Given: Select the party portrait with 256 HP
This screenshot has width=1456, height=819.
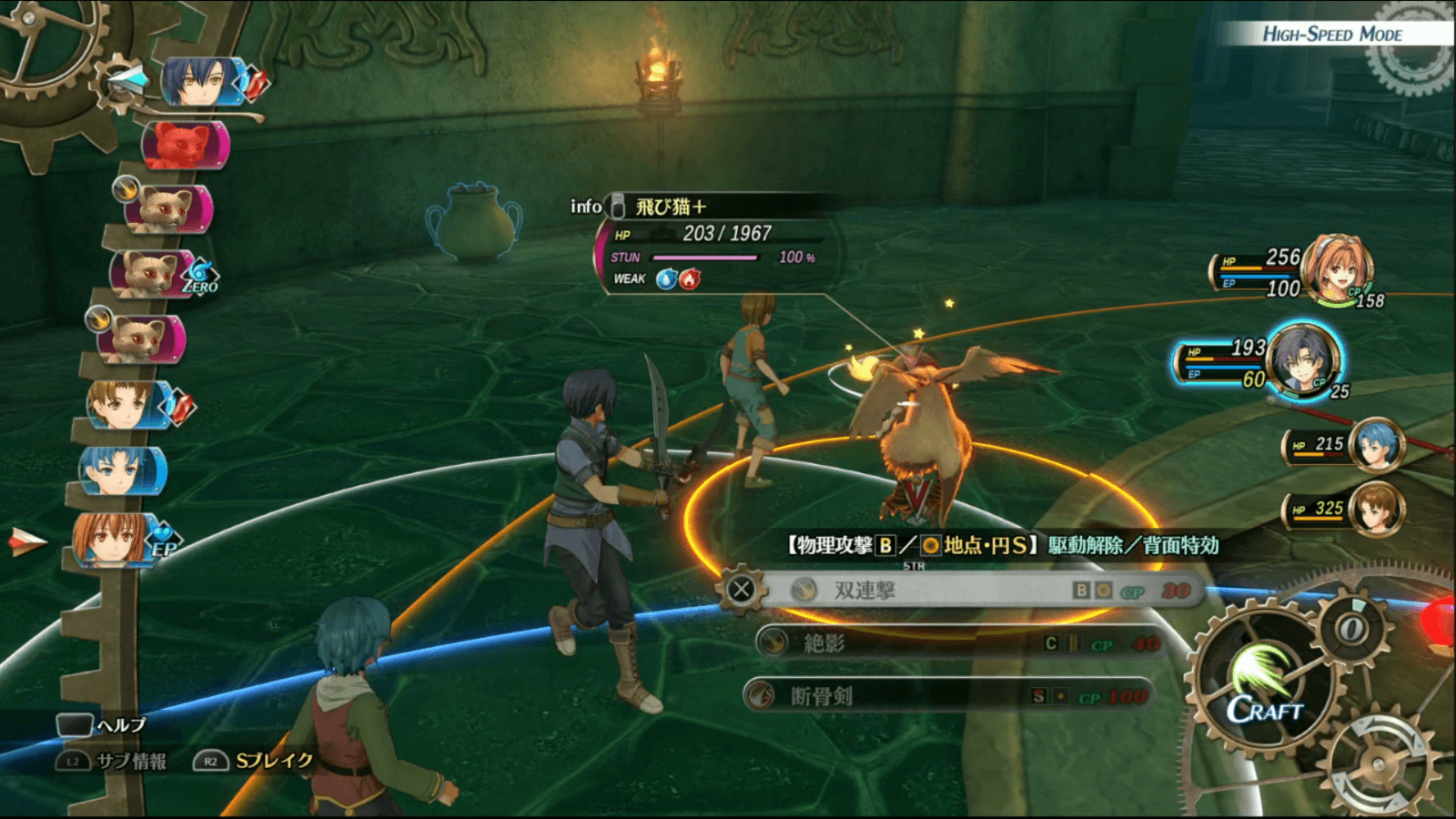Looking at the screenshot, I should pyautogui.click(x=1336, y=268).
